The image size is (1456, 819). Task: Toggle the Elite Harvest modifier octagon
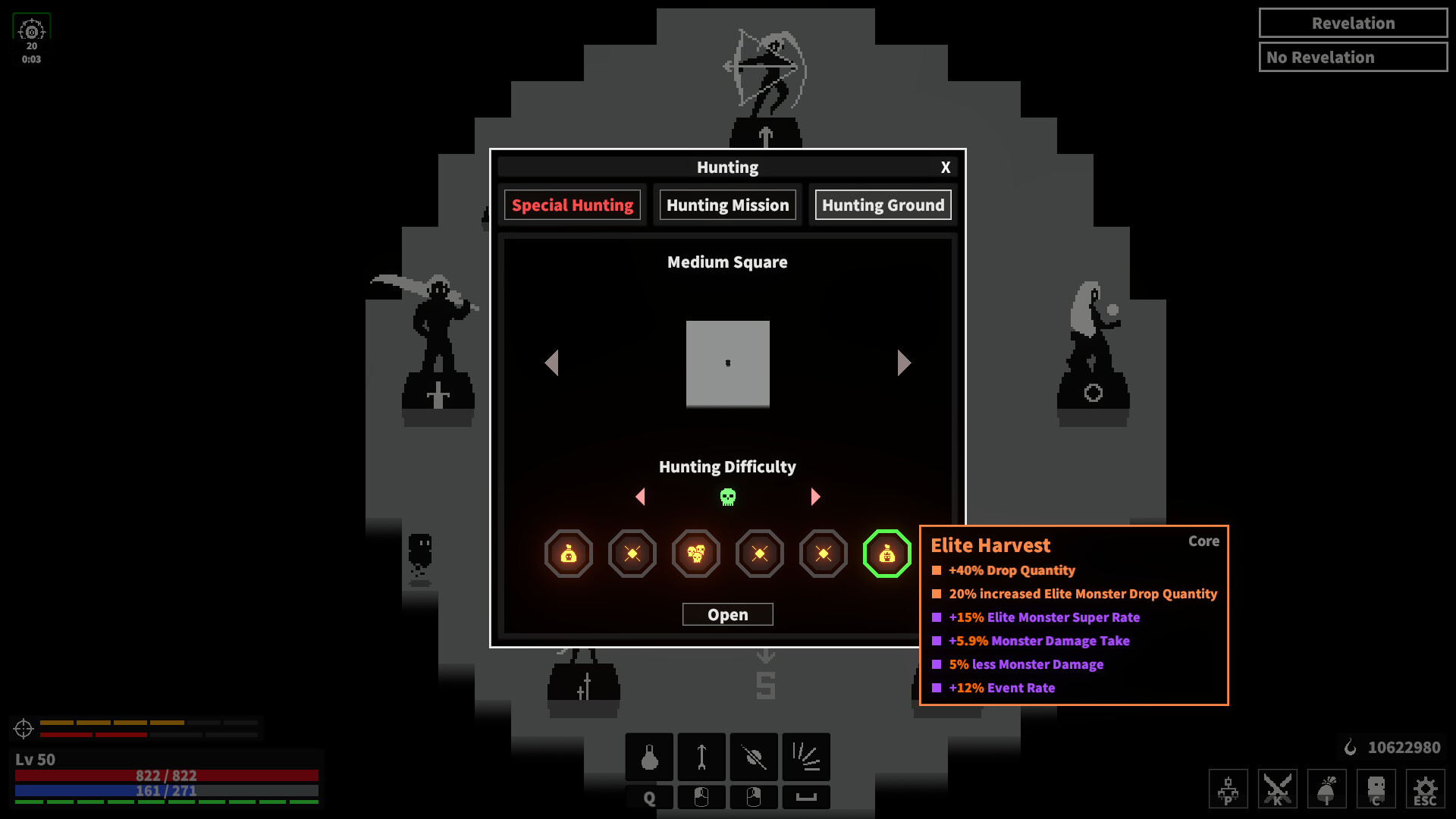point(886,554)
